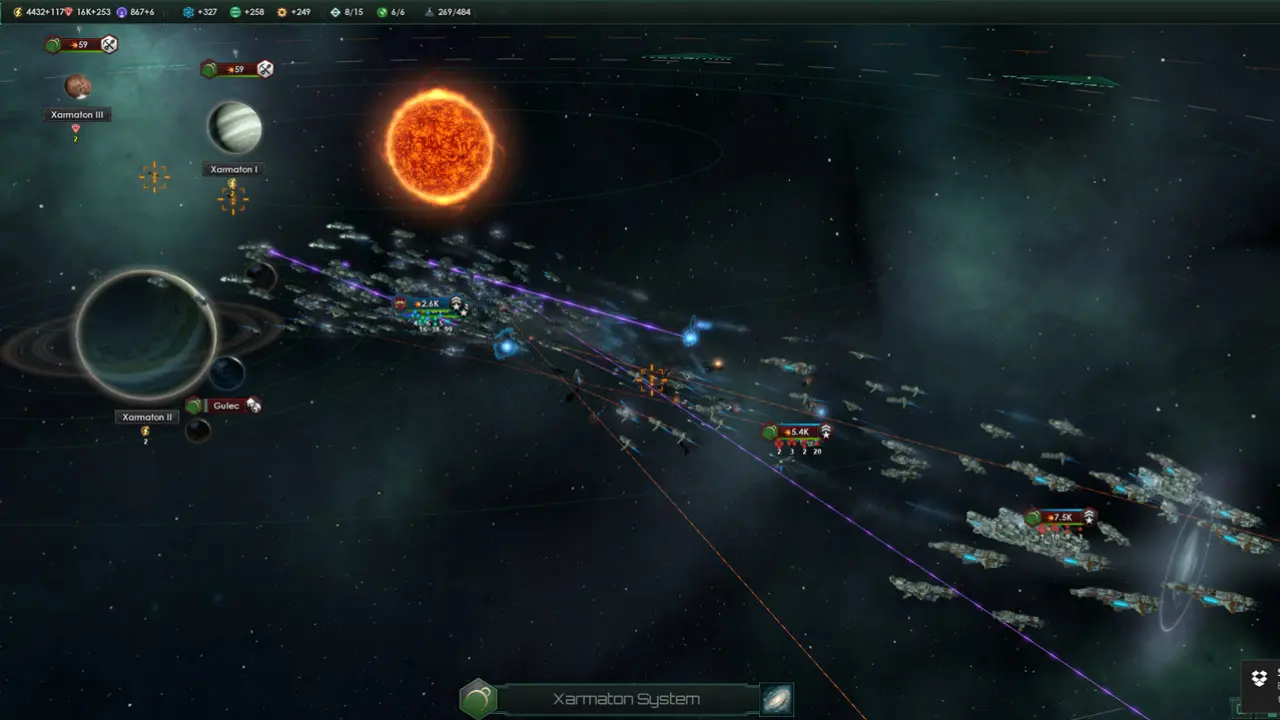Click the energy credits lightning icon
Viewport: 1280px width, 720px height.
[16, 10]
